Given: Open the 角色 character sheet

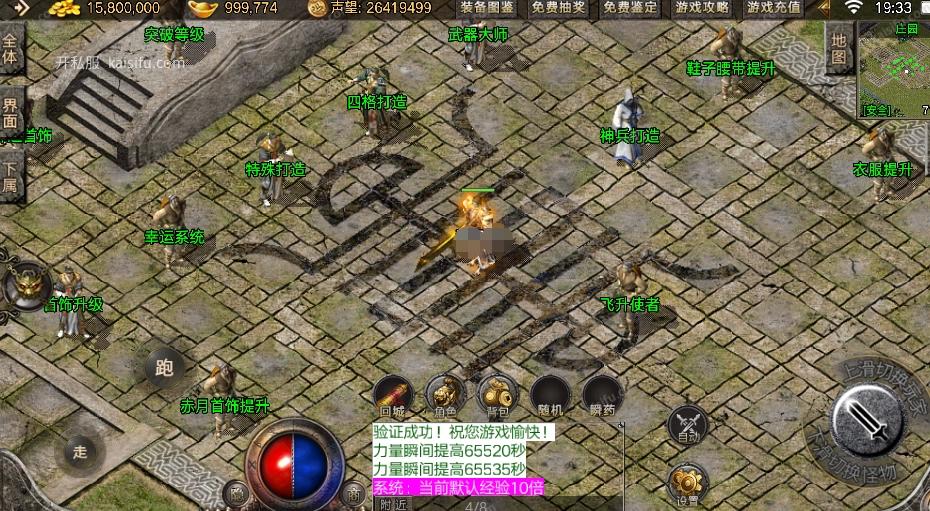Looking at the screenshot, I should pos(445,395).
